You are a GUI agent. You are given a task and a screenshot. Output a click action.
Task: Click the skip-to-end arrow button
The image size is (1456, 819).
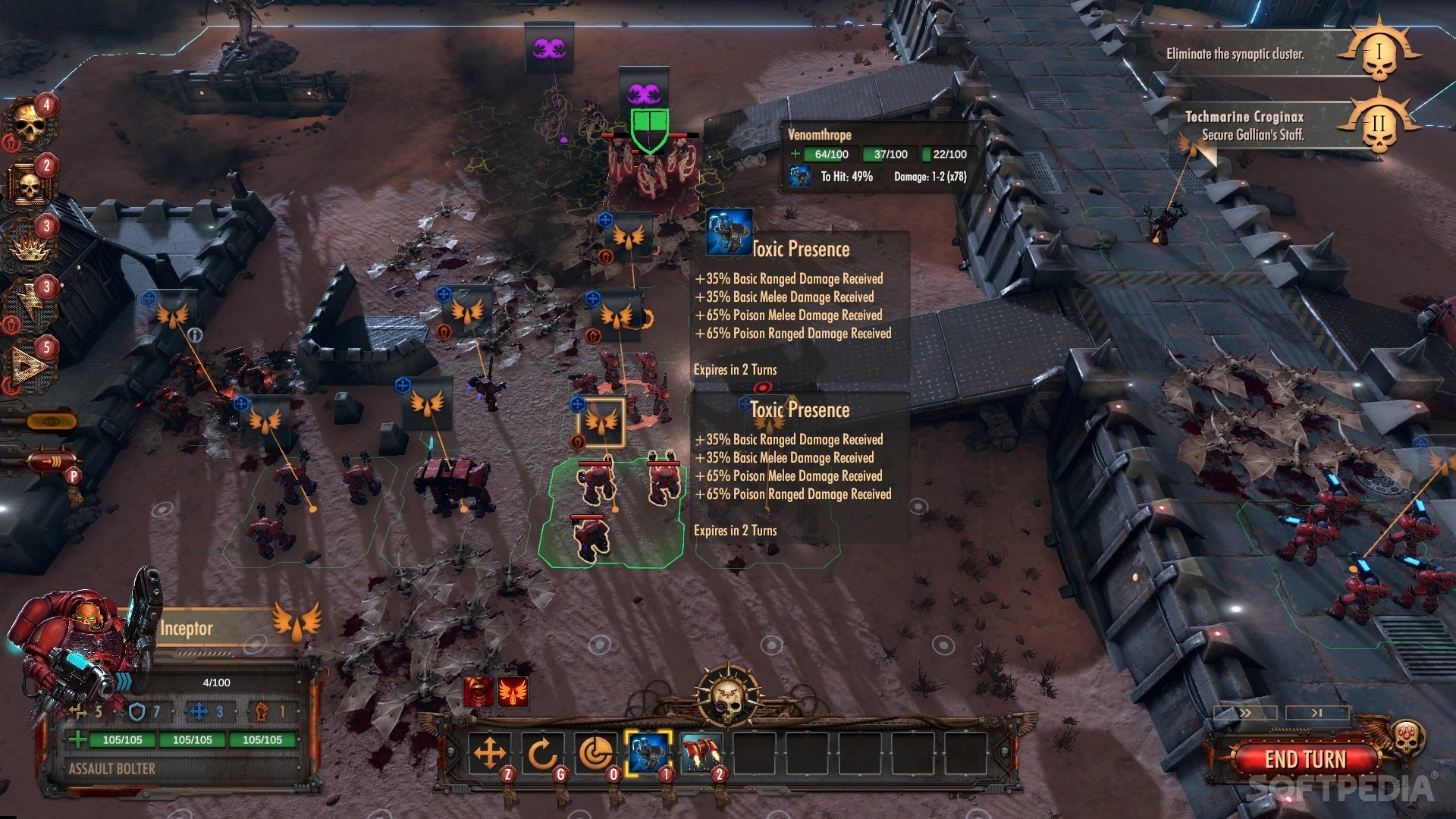[x=1317, y=713]
